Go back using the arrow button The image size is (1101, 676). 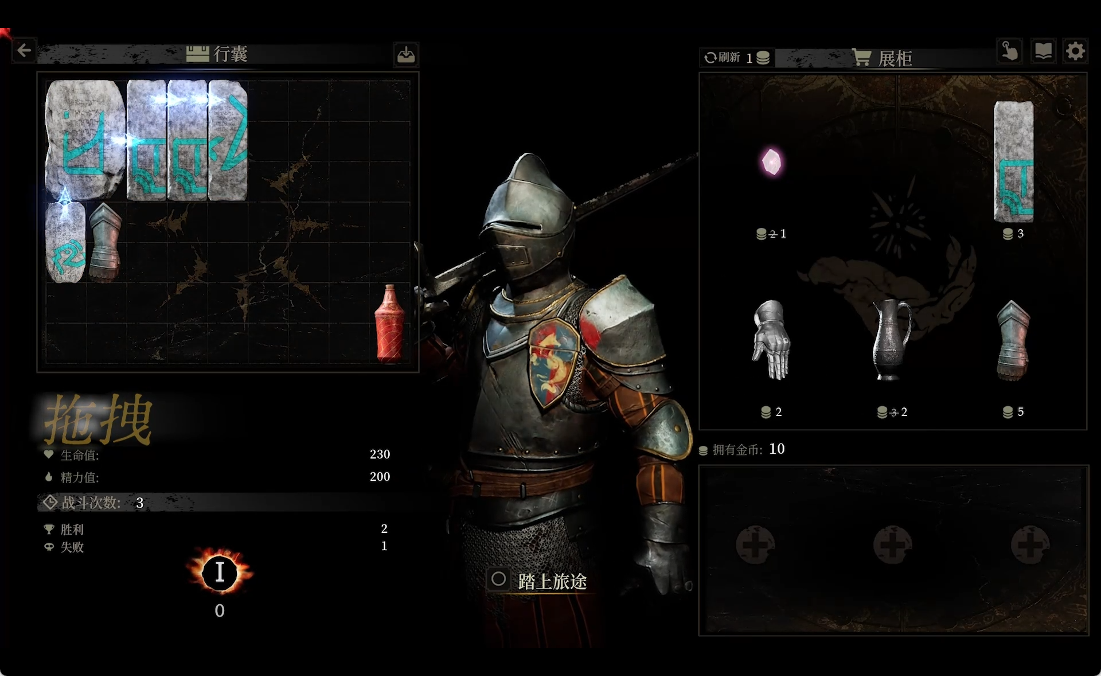24,49
